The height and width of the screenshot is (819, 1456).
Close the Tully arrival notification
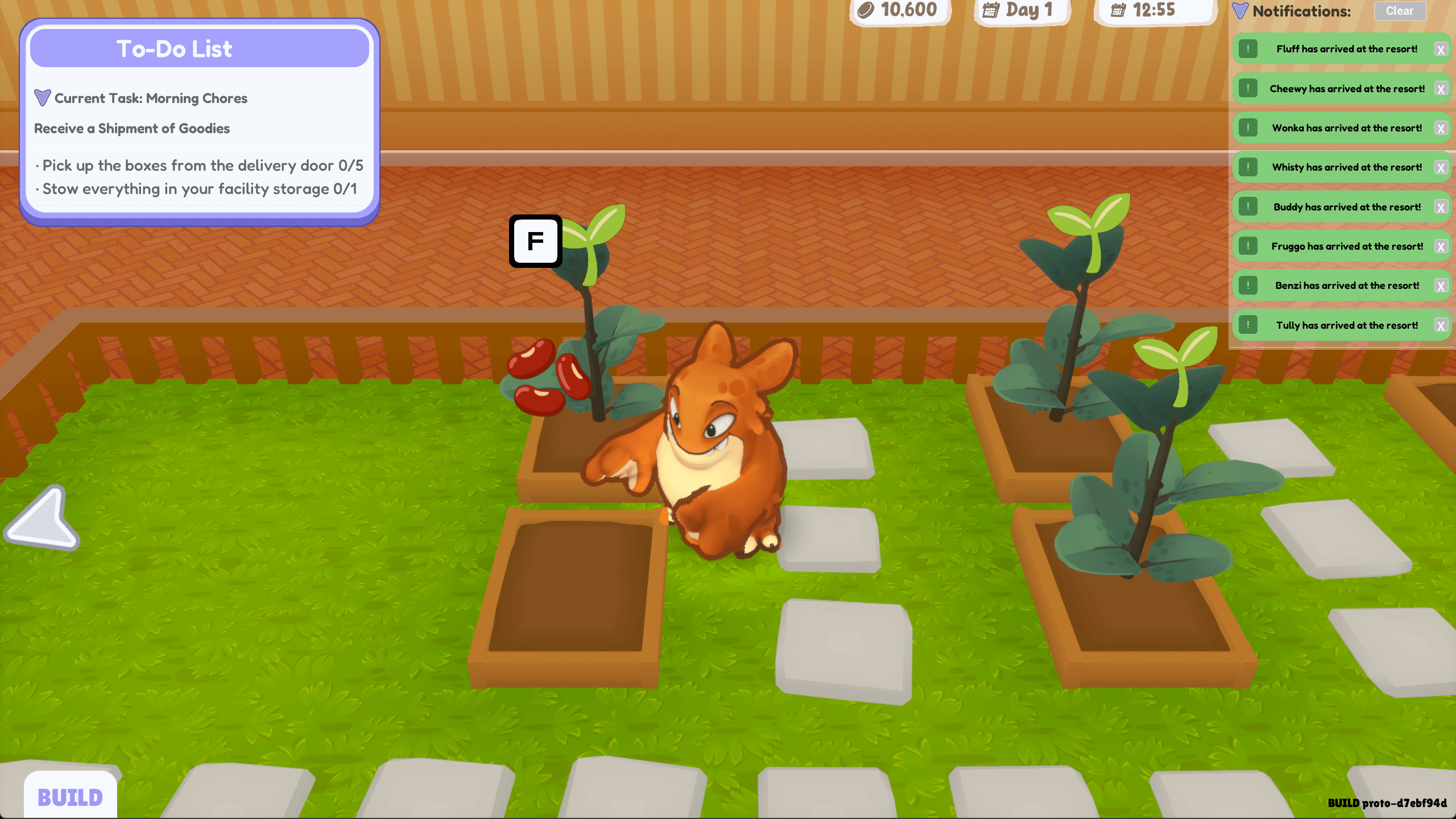click(1440, 326)
